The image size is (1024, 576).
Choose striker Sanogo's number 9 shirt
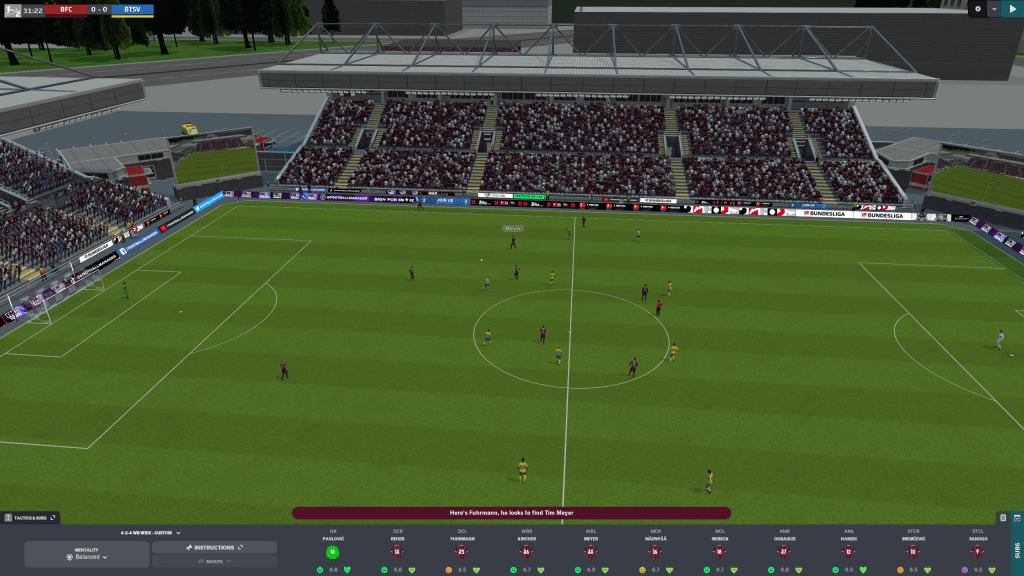[978, 551]
